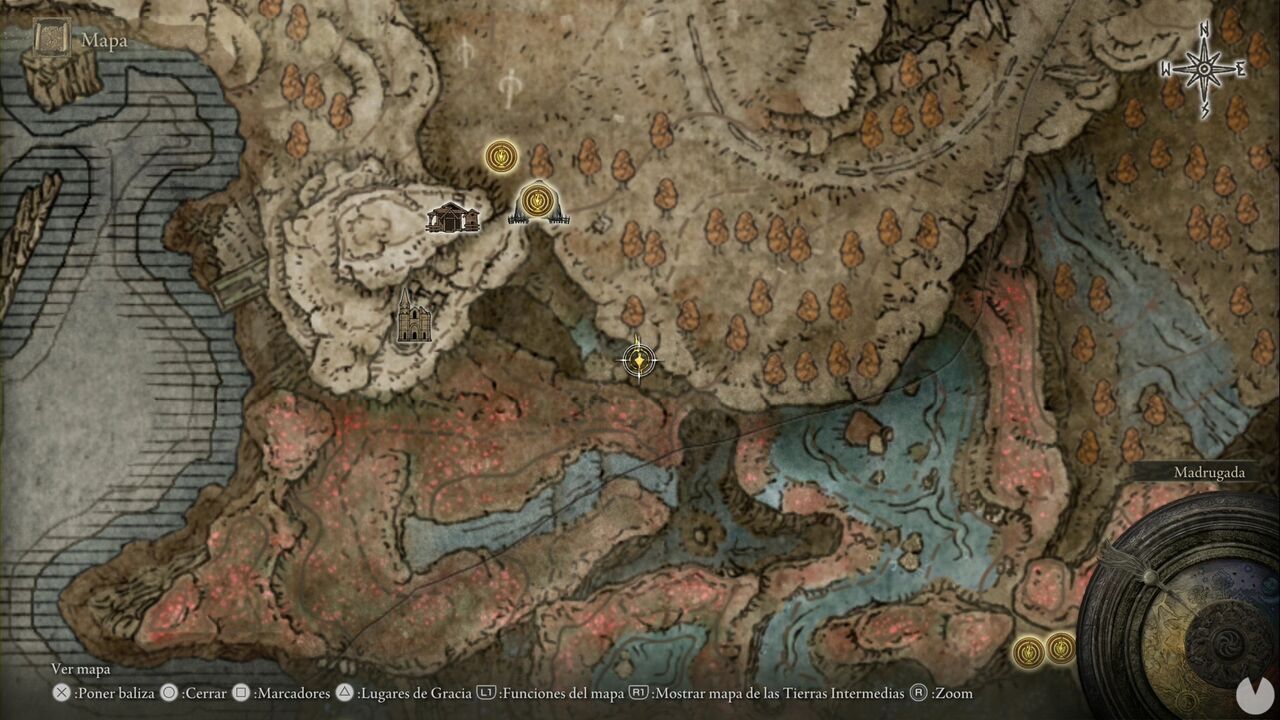Click the compass rose in the top right

pos(1201,67)
